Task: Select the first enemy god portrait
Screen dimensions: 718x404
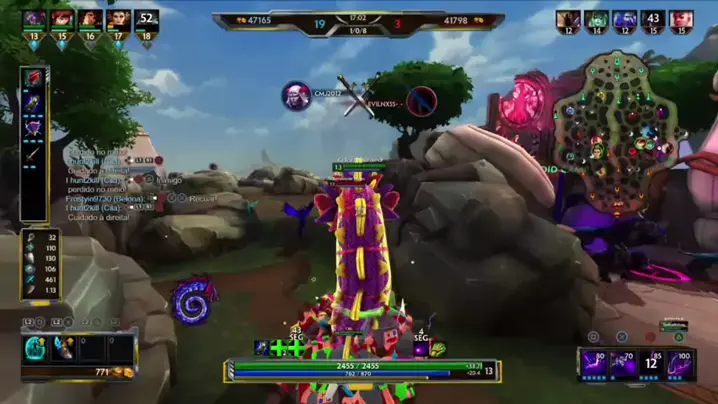Action: click(x=568, y=20)
